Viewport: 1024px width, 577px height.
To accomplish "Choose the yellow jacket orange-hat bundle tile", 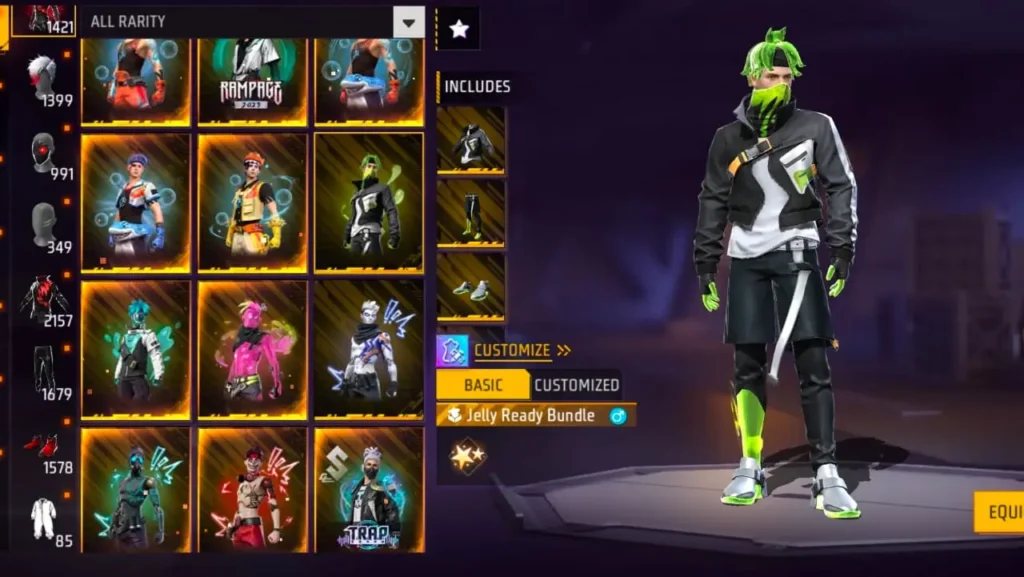I will point(252,202).
